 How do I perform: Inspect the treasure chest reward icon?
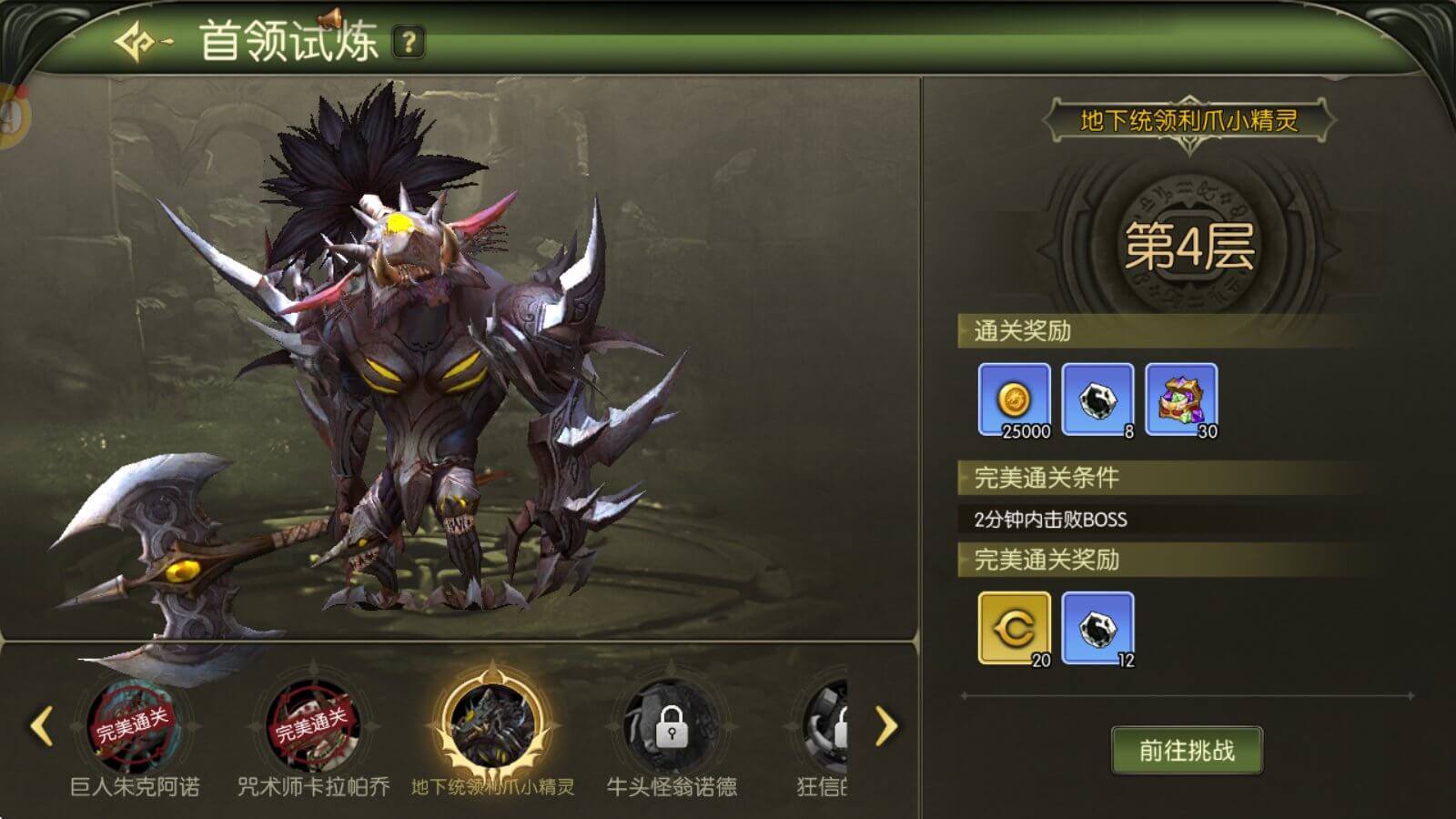1181,400
